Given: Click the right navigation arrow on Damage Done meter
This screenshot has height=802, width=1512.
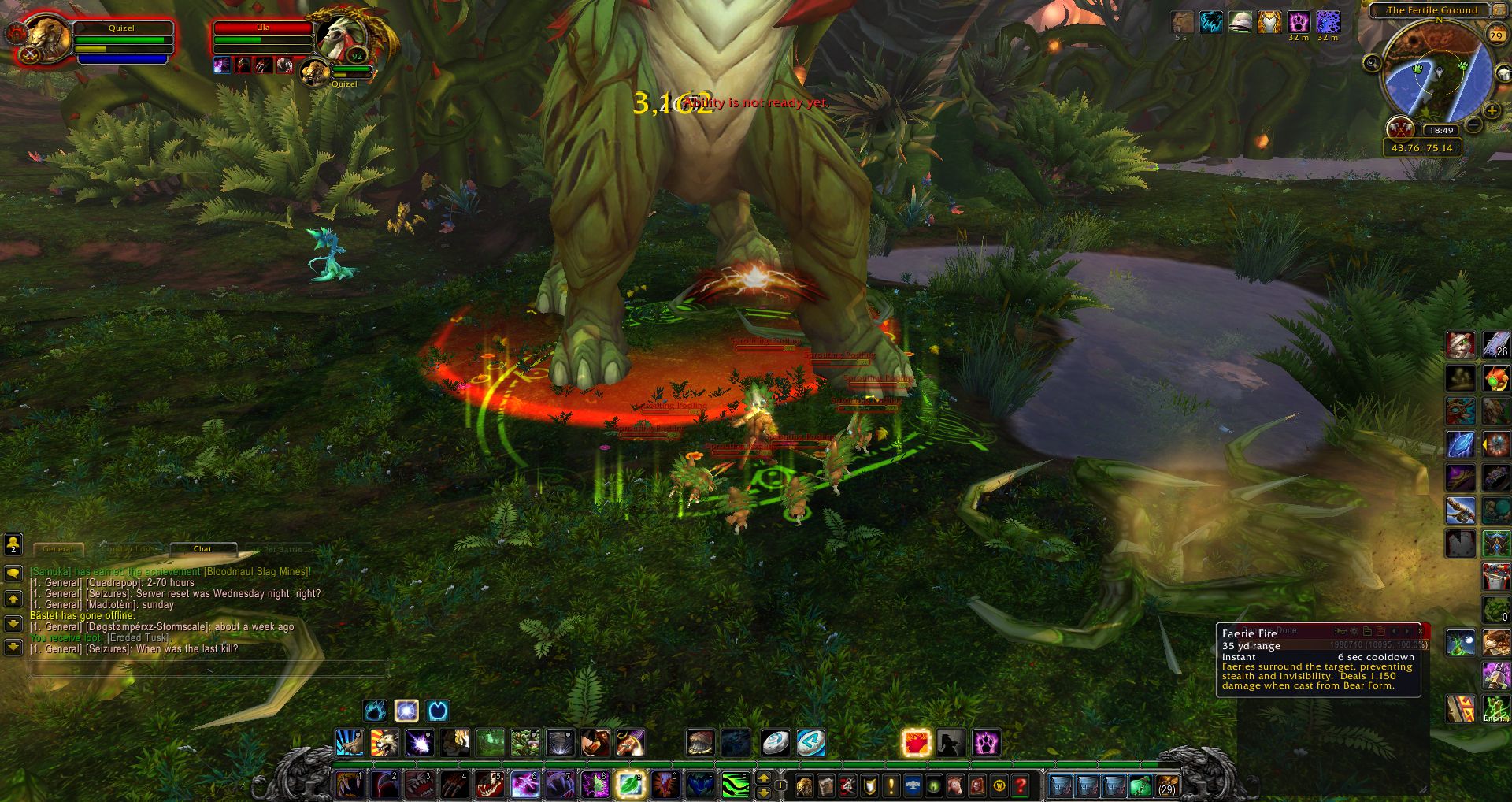Looking at the screenshot, I should click(x=1406, y=632).
